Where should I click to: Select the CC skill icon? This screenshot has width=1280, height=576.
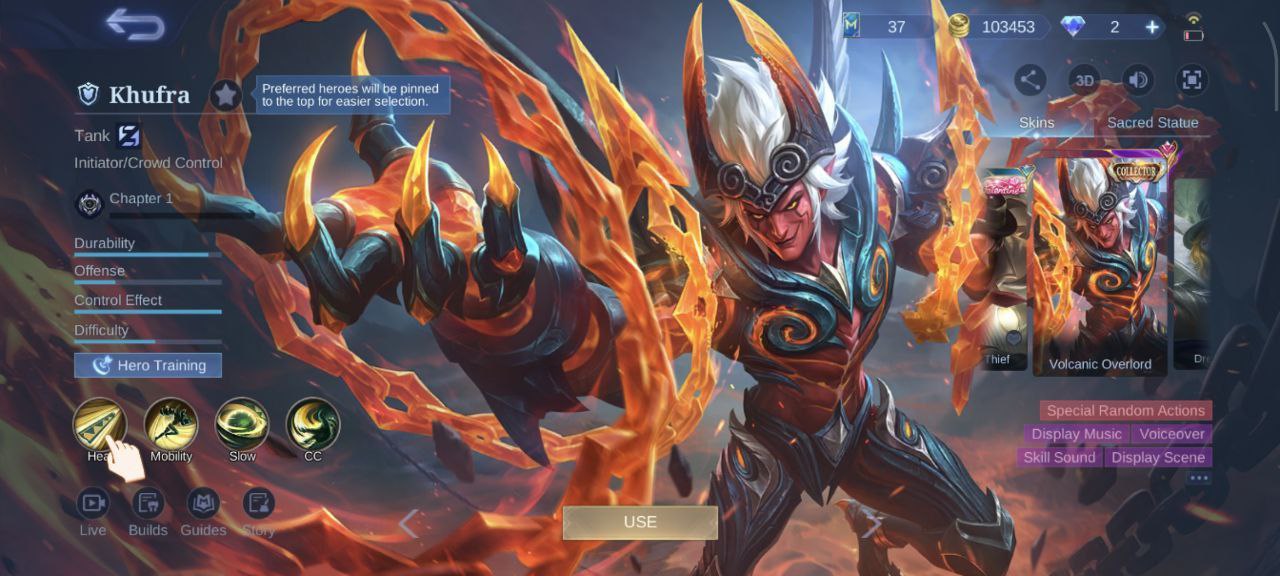tap(313, 424)
